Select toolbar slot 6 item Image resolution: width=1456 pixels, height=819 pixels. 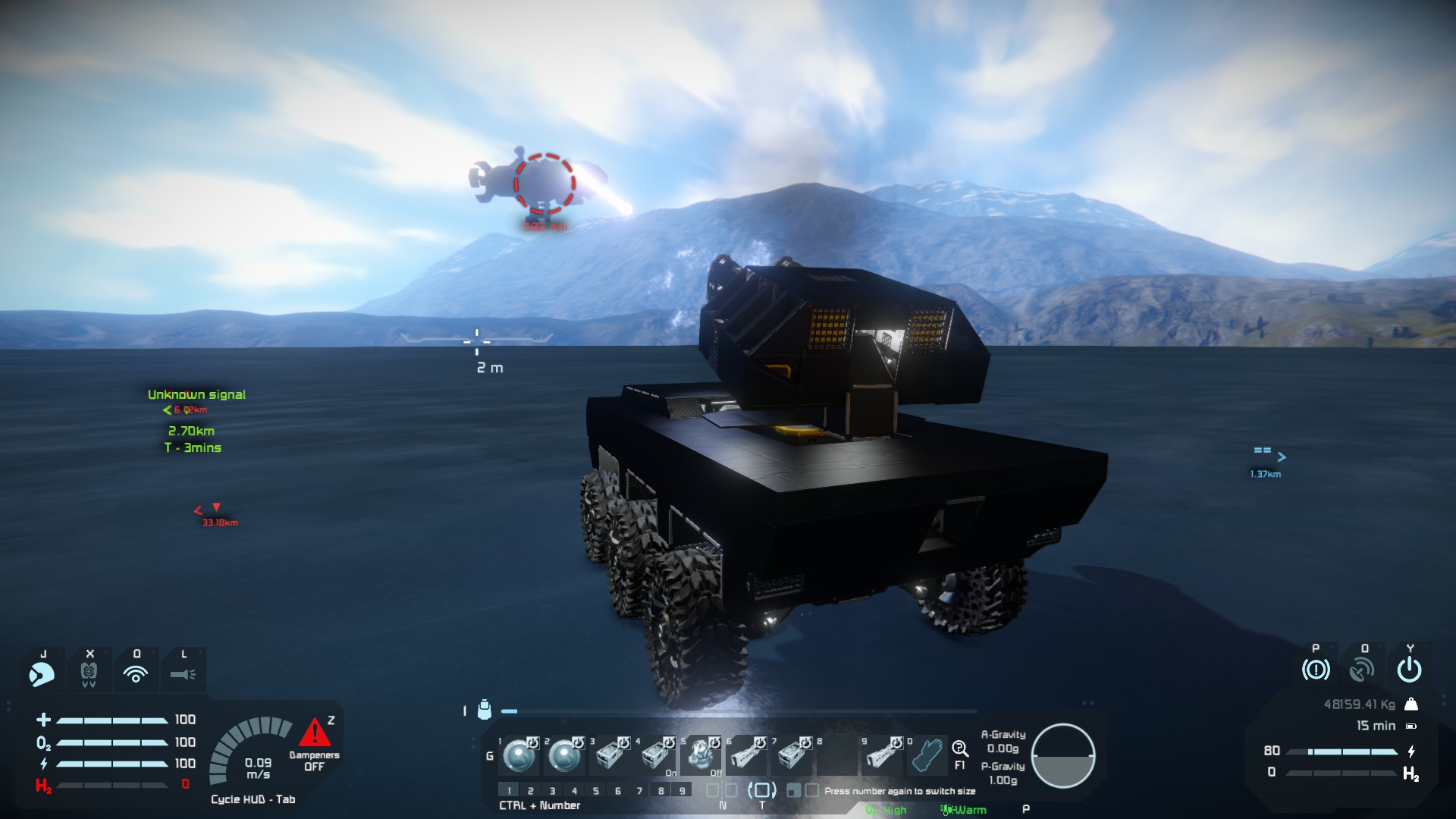pos(747,755)
